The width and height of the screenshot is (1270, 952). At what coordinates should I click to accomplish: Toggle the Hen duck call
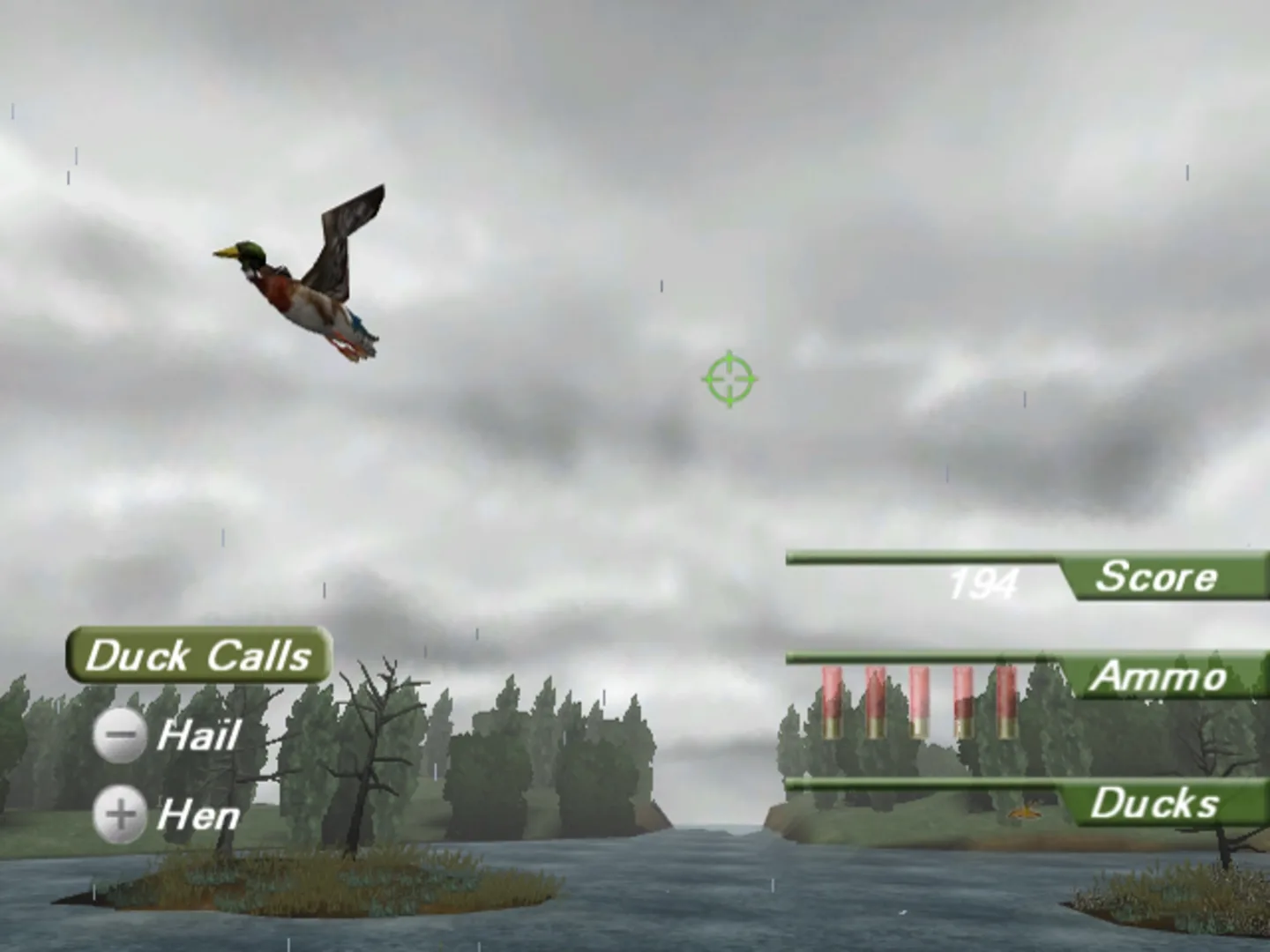tap(121, 813)
